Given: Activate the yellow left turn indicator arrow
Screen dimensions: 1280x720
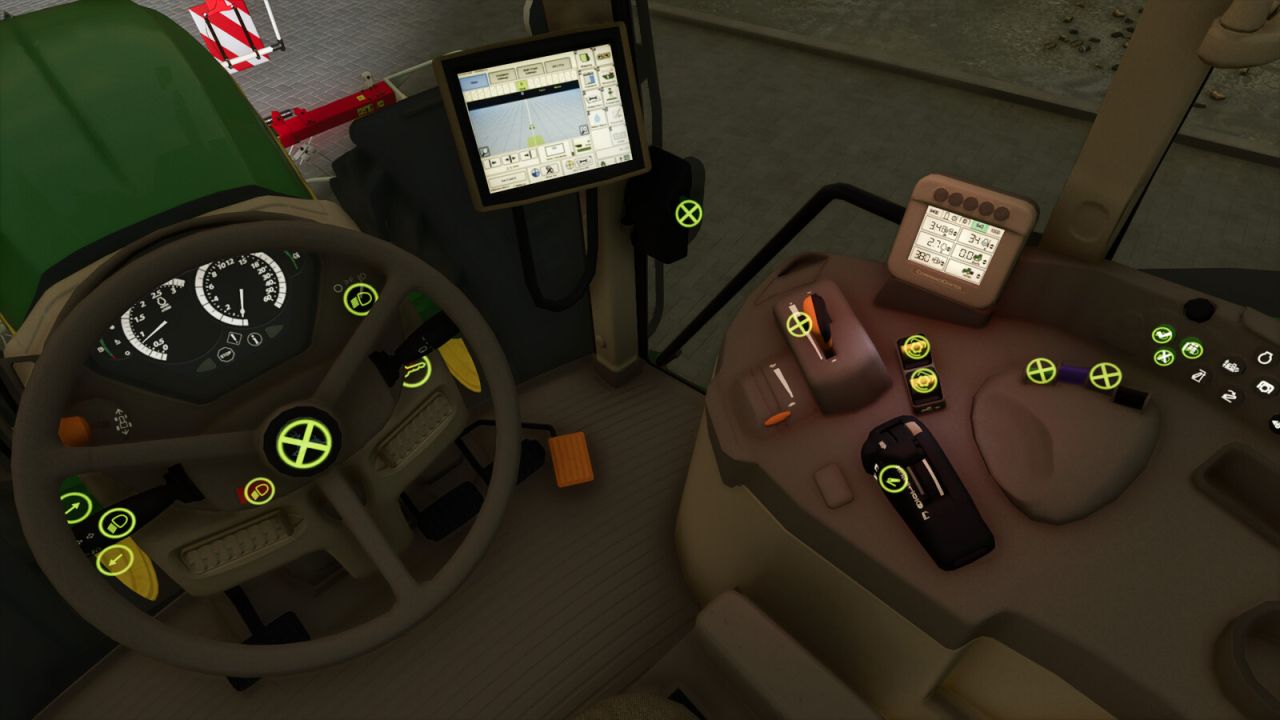Looking at the screenshot, I should coord(115,560).
